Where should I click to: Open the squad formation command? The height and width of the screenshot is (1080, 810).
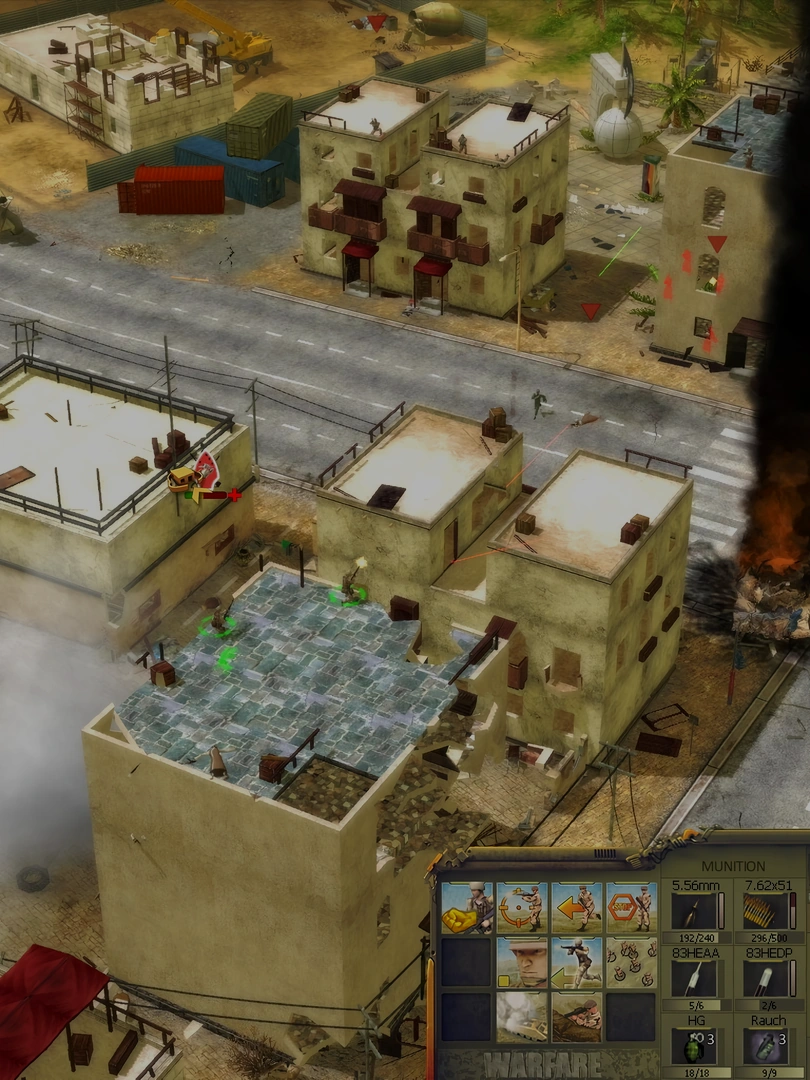(631, 962)
